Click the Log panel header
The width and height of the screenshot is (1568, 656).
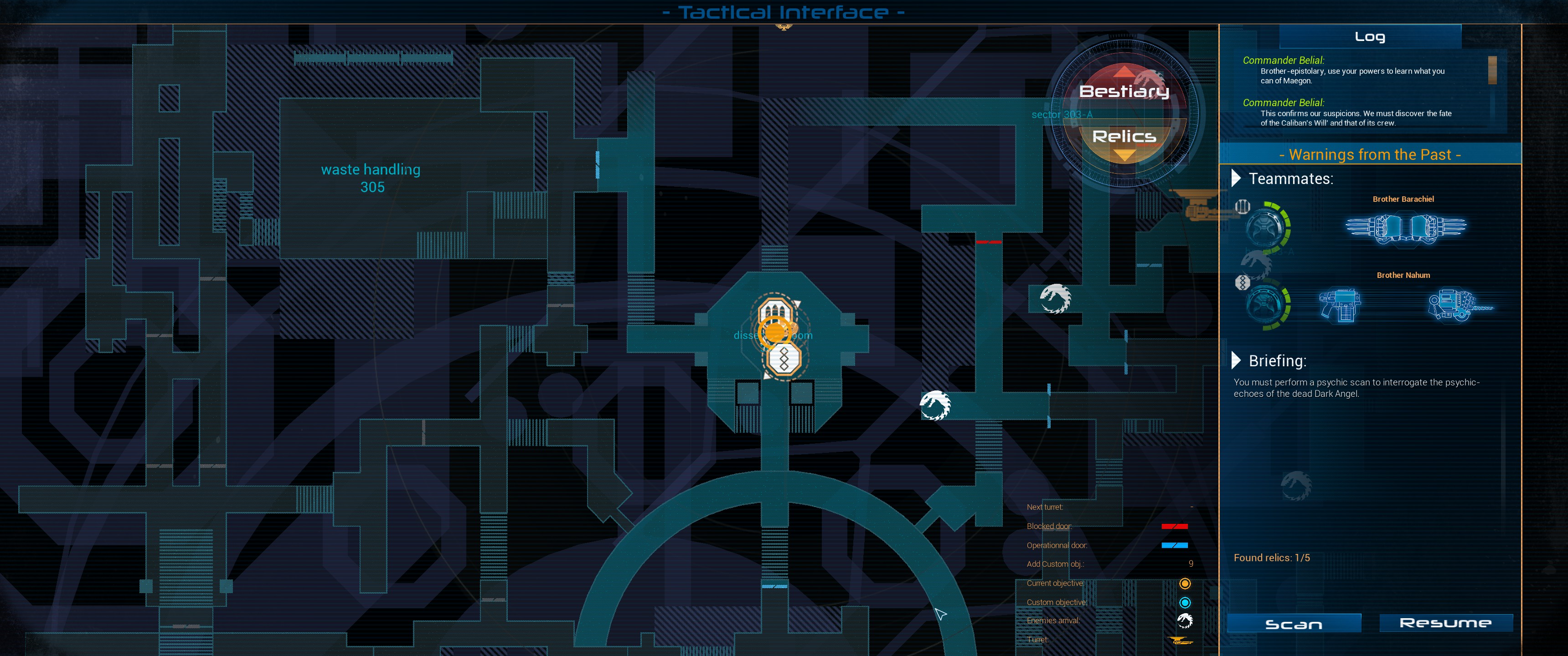pyautogui.click(x=1370, y=36)
